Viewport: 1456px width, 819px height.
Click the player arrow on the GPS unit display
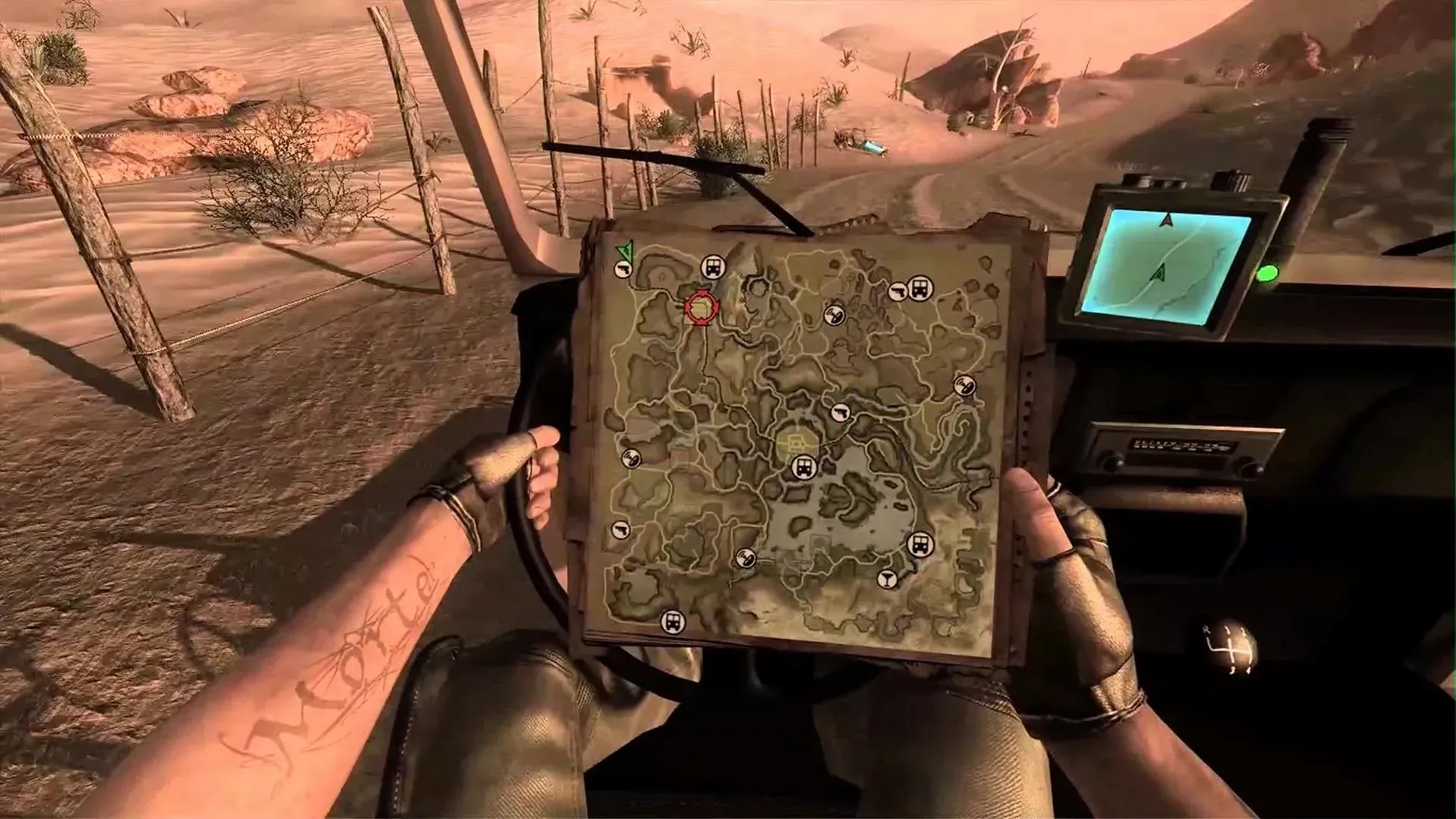pos(1159,273)
